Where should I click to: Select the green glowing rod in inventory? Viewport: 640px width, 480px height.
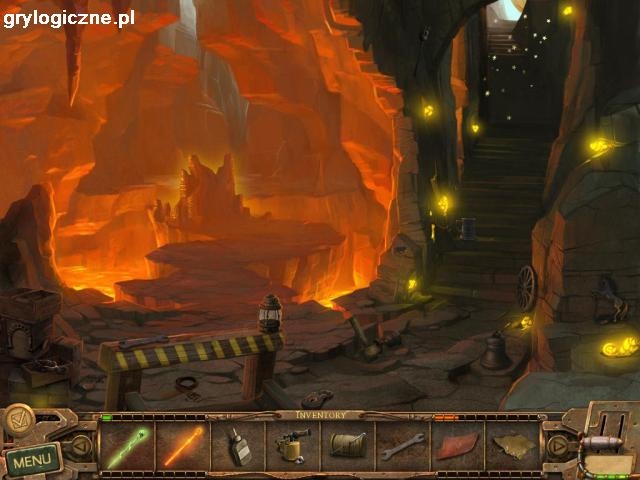(x=127, y=445)
